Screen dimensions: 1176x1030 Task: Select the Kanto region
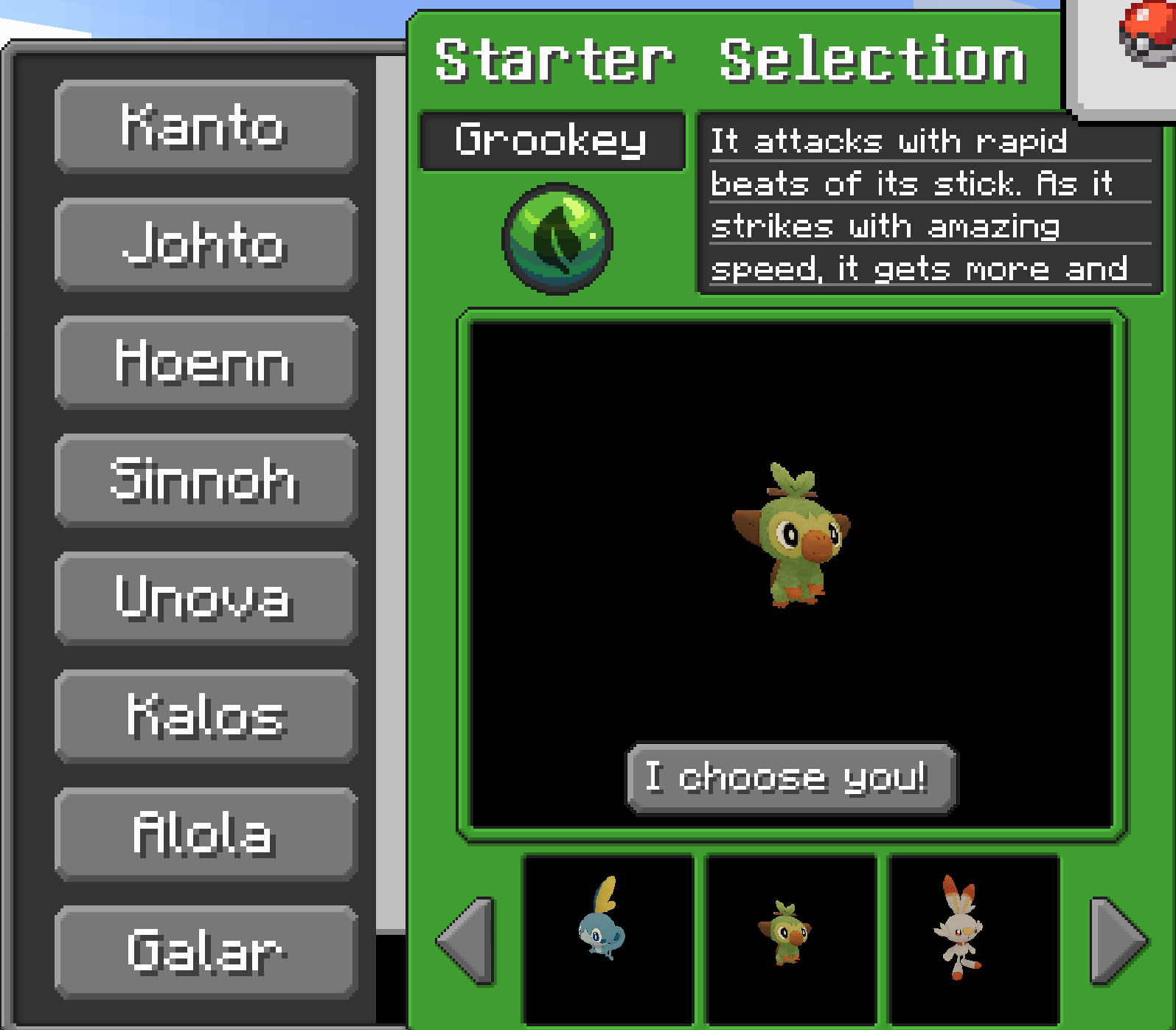coord(204,128)
